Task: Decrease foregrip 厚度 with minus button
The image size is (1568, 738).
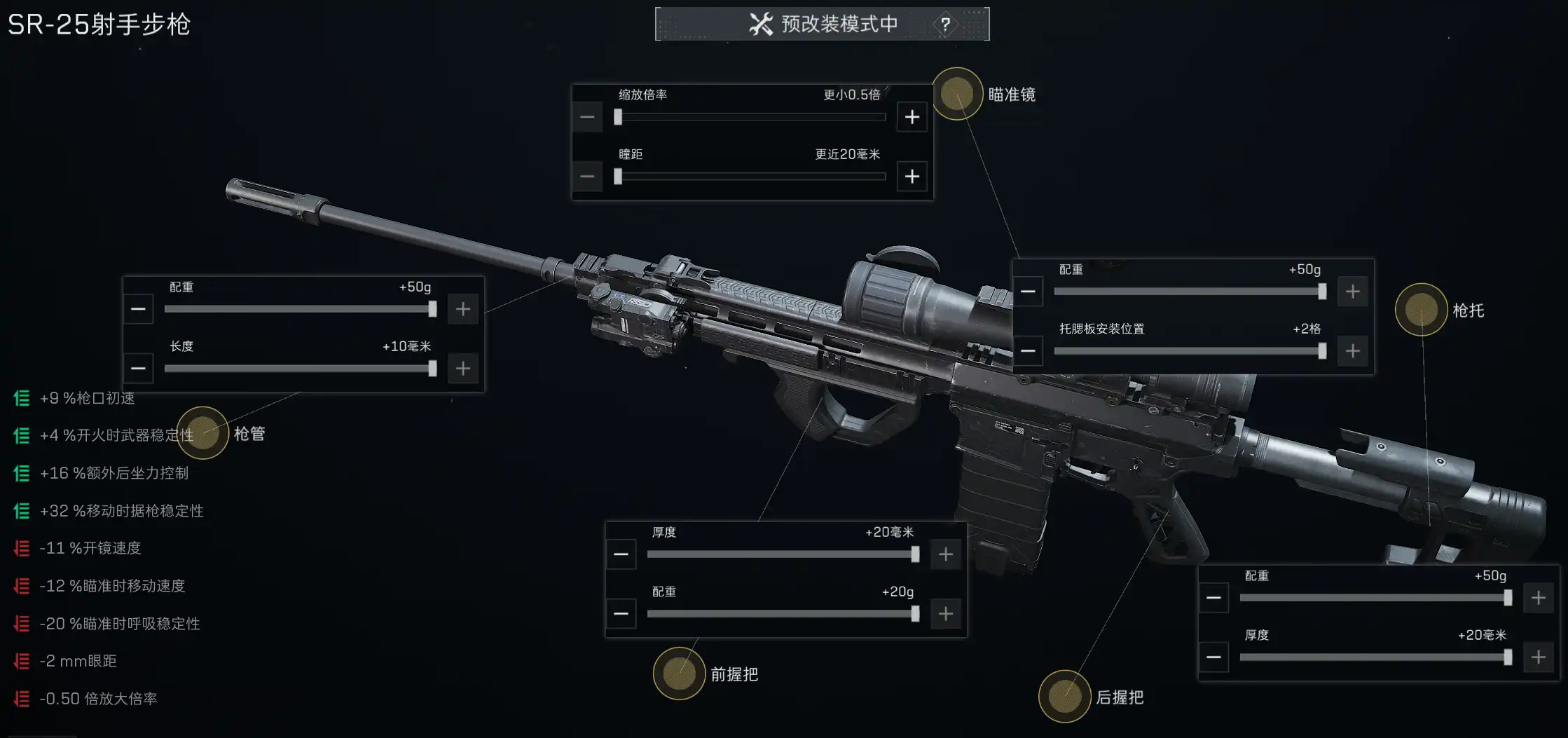Action: point(621,554)
